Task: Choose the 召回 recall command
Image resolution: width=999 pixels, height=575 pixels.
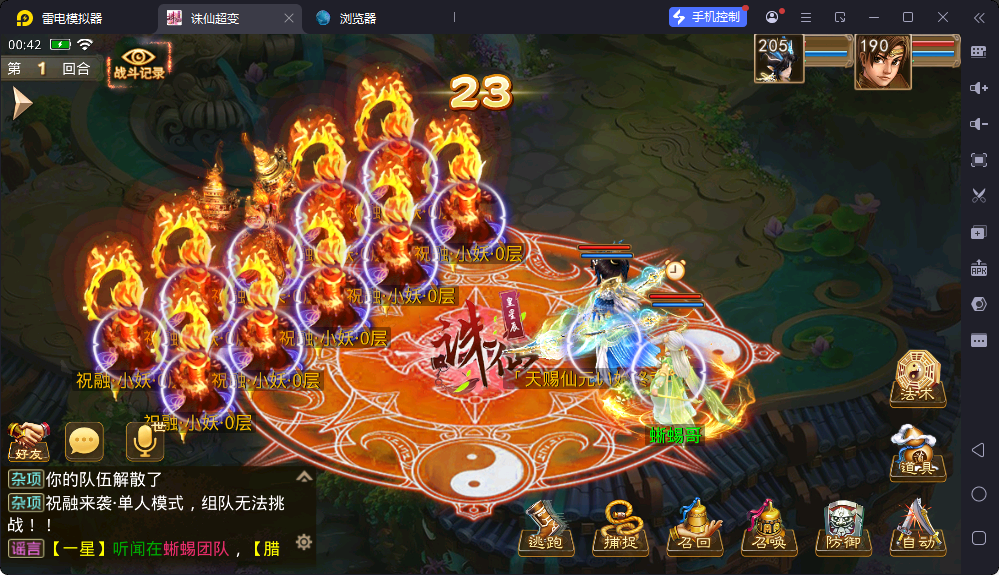Action: [695, 527]
